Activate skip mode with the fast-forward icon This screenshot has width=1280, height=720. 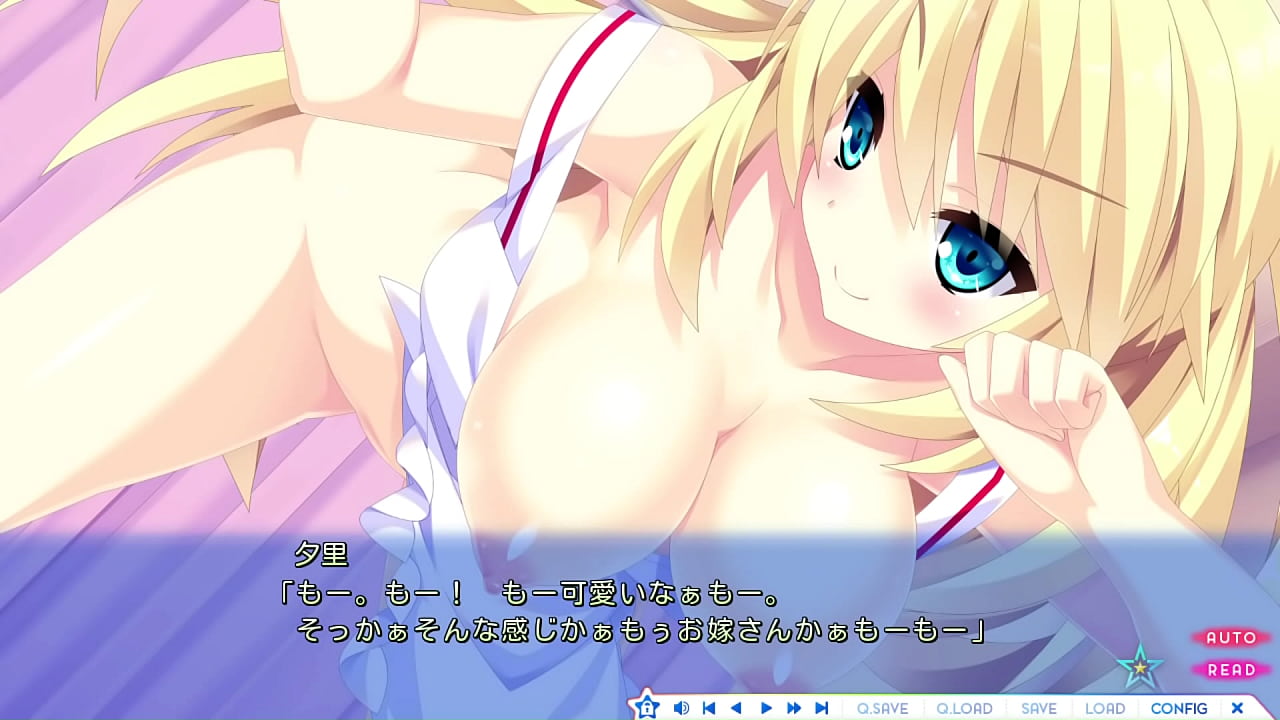tap(792, 706)
